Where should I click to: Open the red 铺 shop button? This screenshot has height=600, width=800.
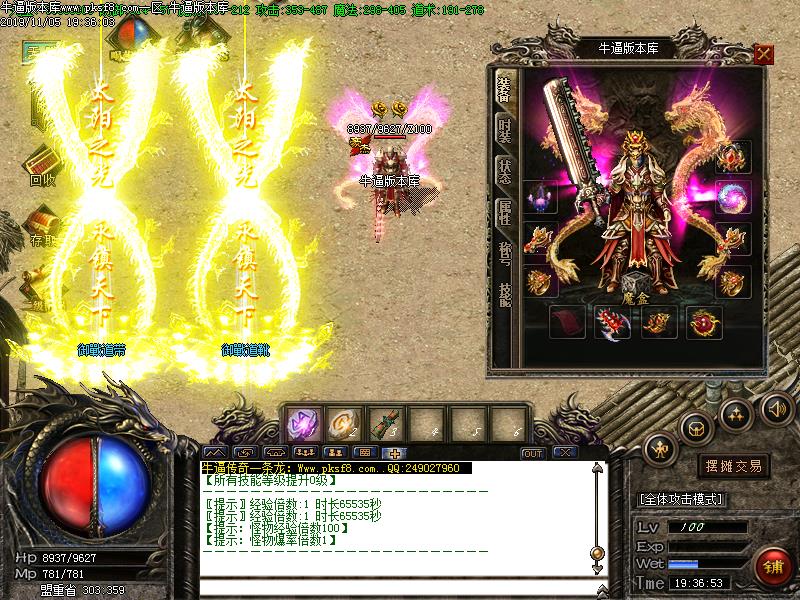click(x=771, y=565)
